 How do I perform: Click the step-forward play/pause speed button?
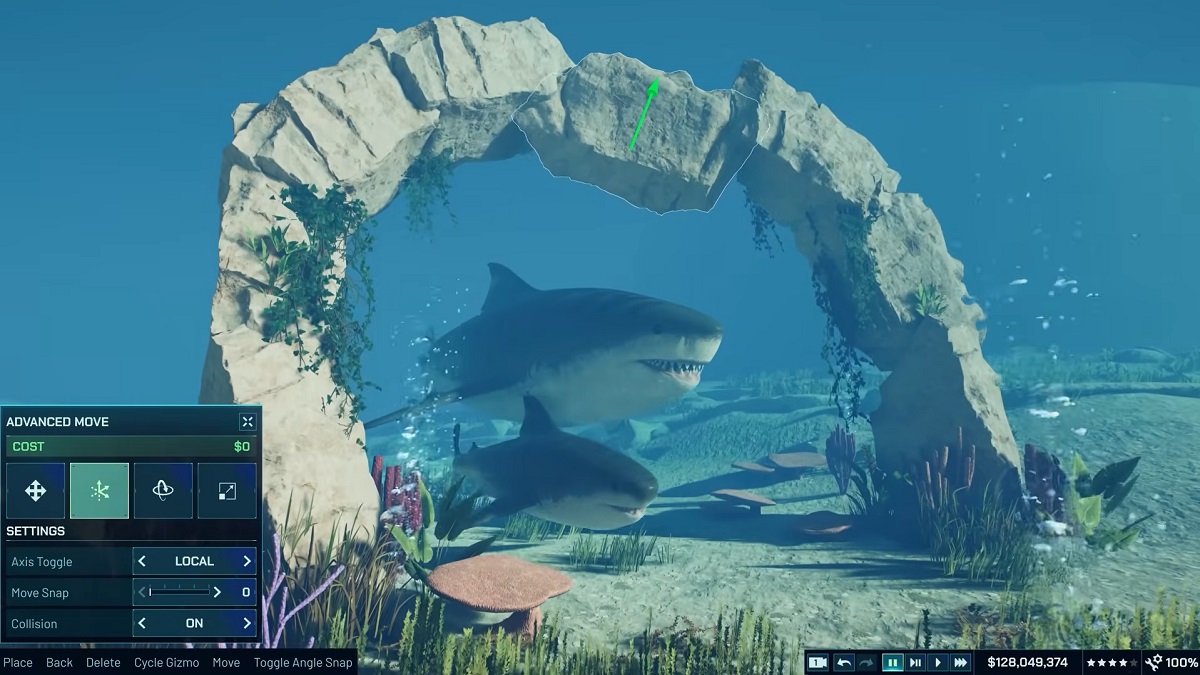pos(915,662)
